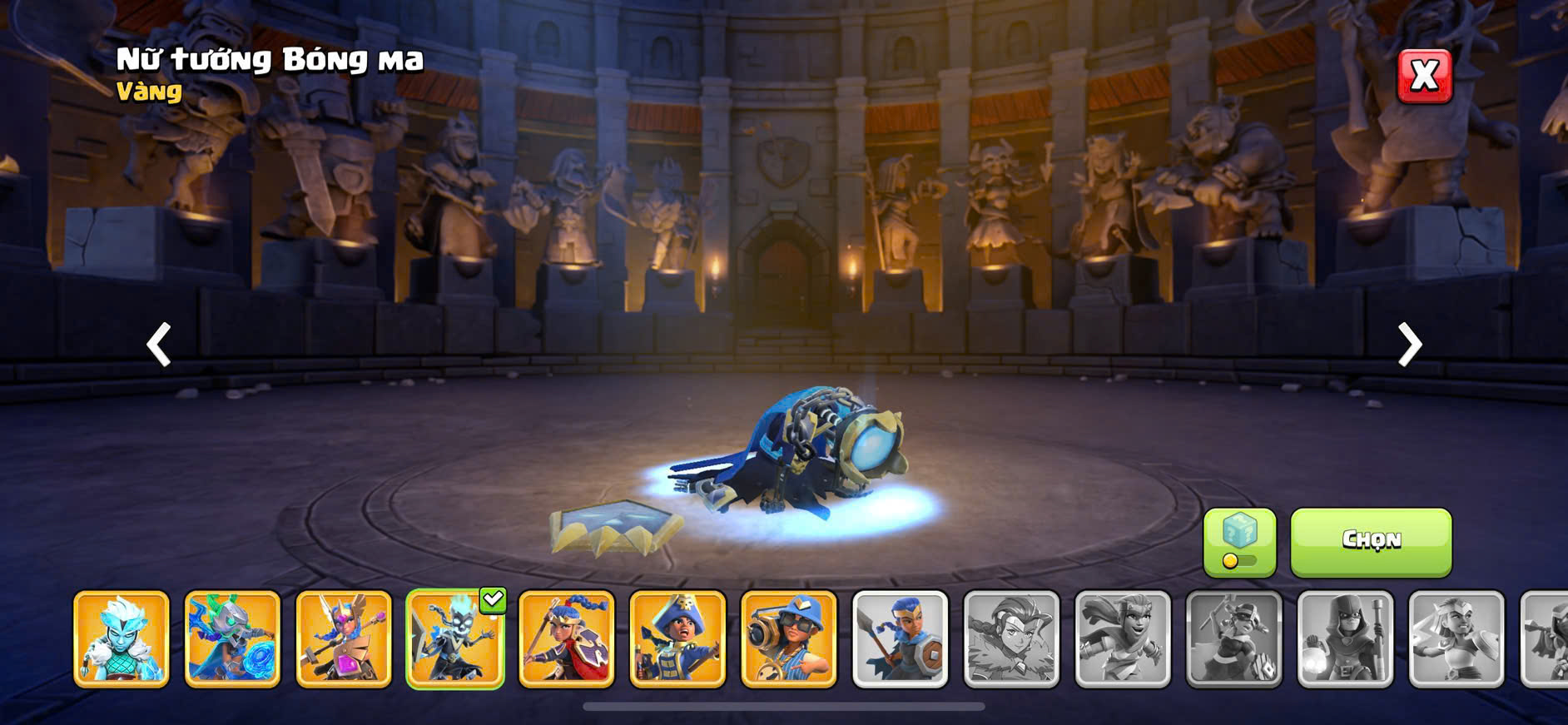Select the locked smiling running champion skin
Viewport: 1568px width, 725px height.
(1123, 639)
